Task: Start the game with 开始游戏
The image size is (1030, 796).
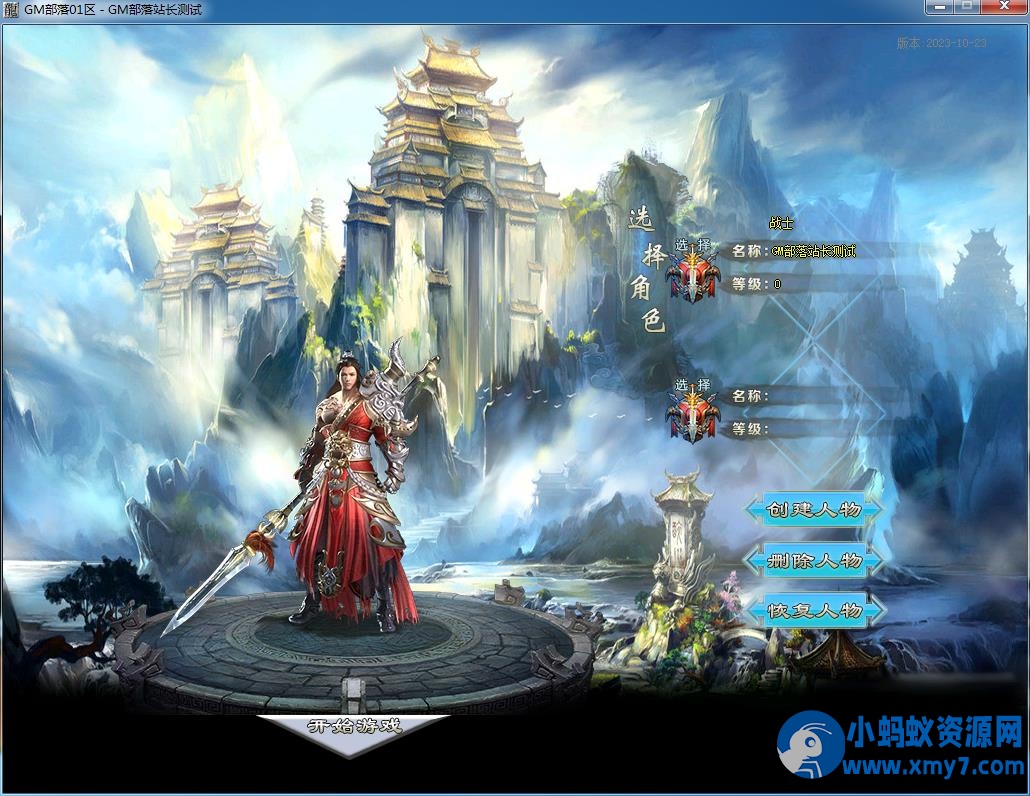Action: (x=354, y=727)
